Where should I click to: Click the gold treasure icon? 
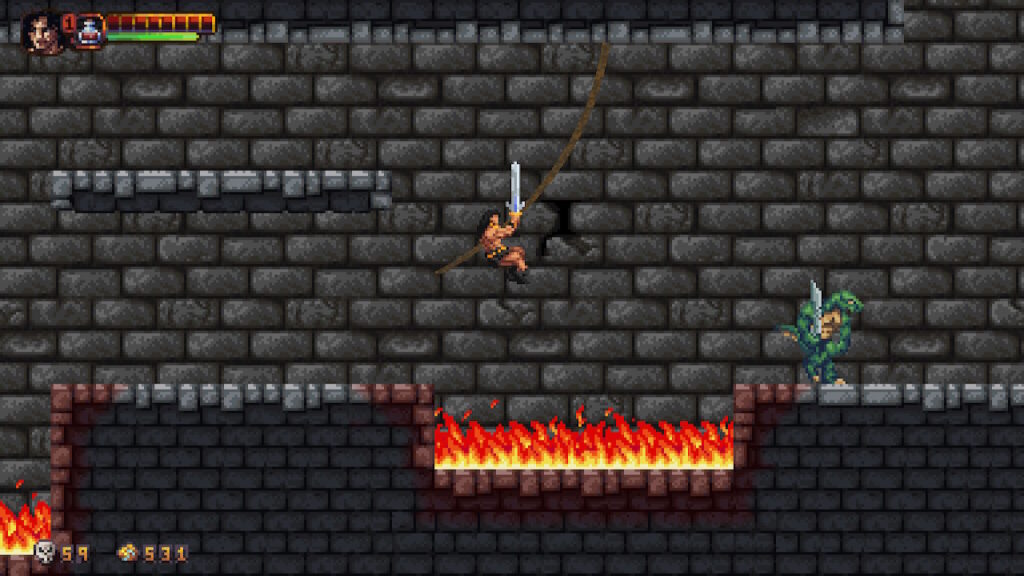127,552
